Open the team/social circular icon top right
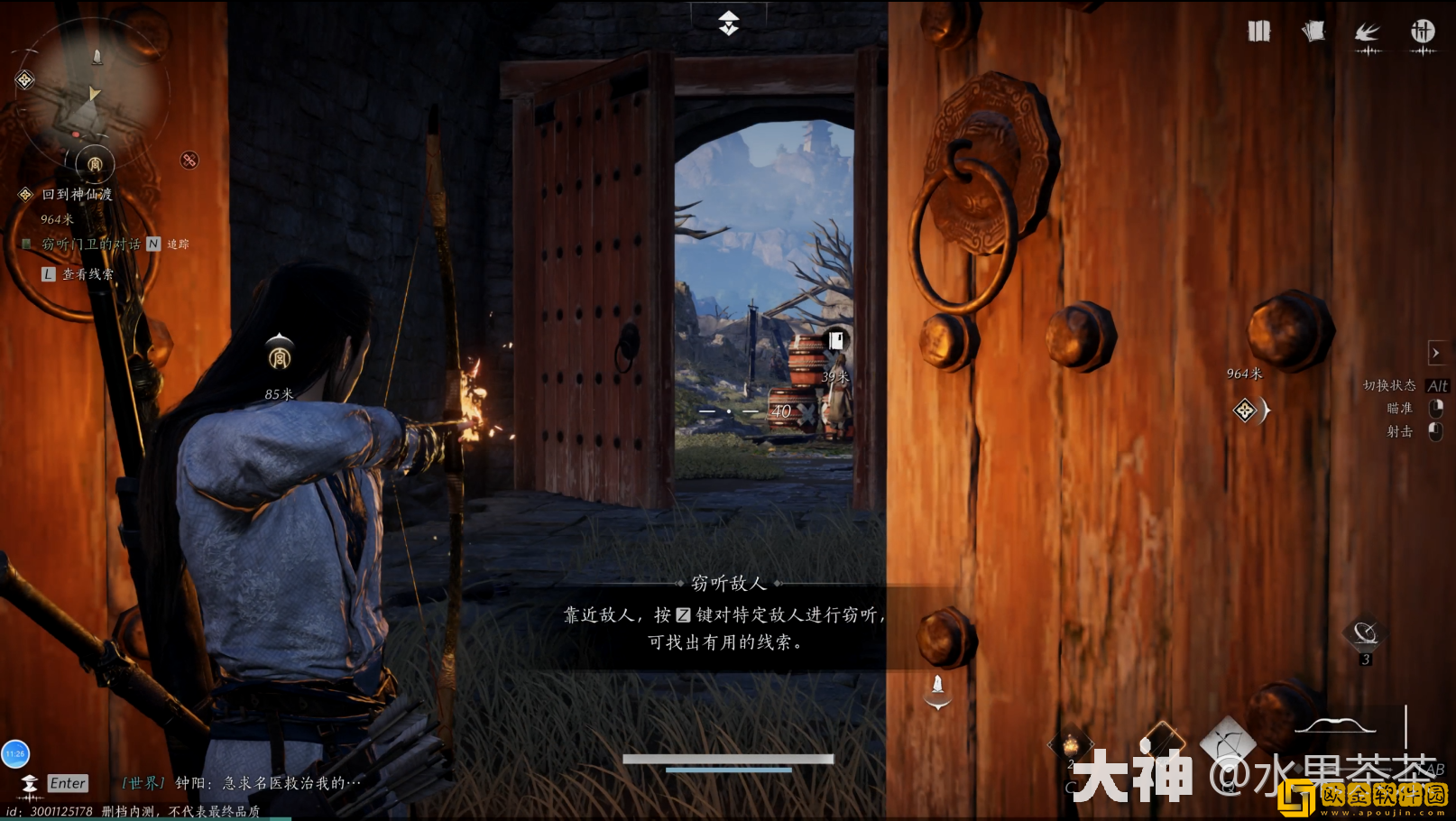1456x821 pixels. [1423, 31]
